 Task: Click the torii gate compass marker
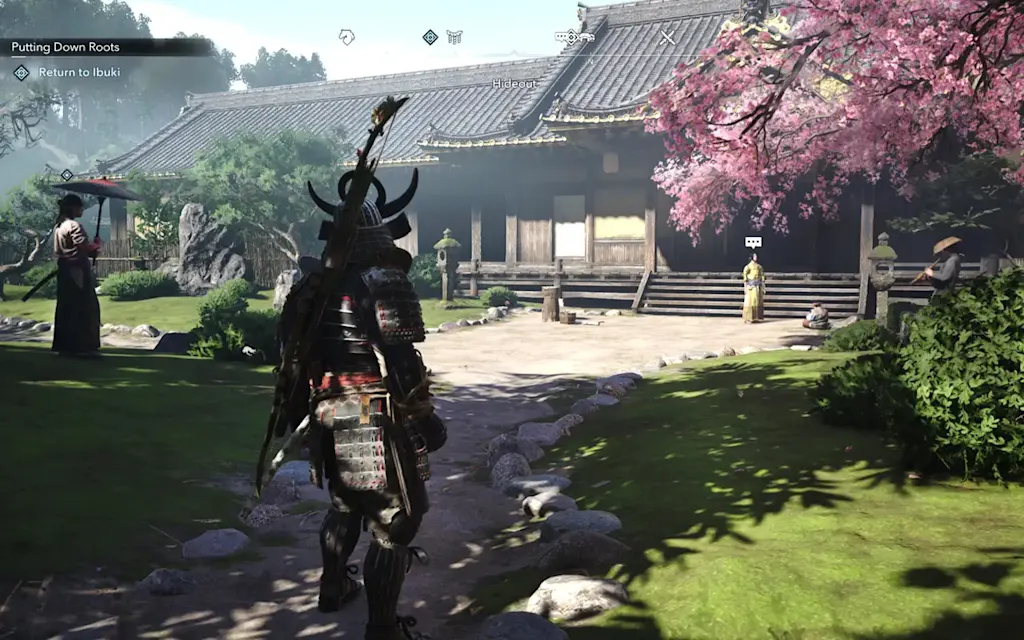tap(454, 37)
